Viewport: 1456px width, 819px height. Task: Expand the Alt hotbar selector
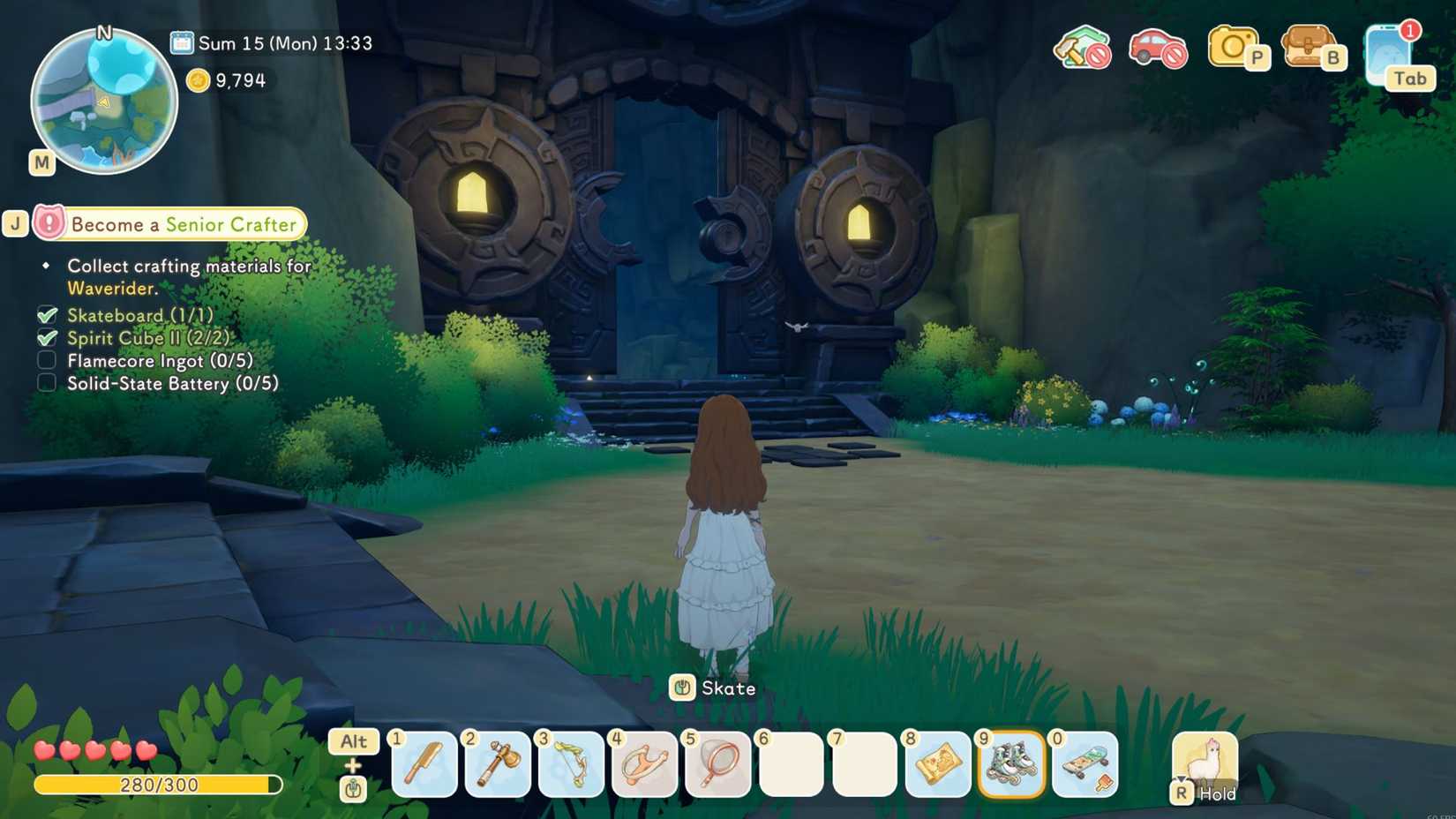[x=352, y=741]
